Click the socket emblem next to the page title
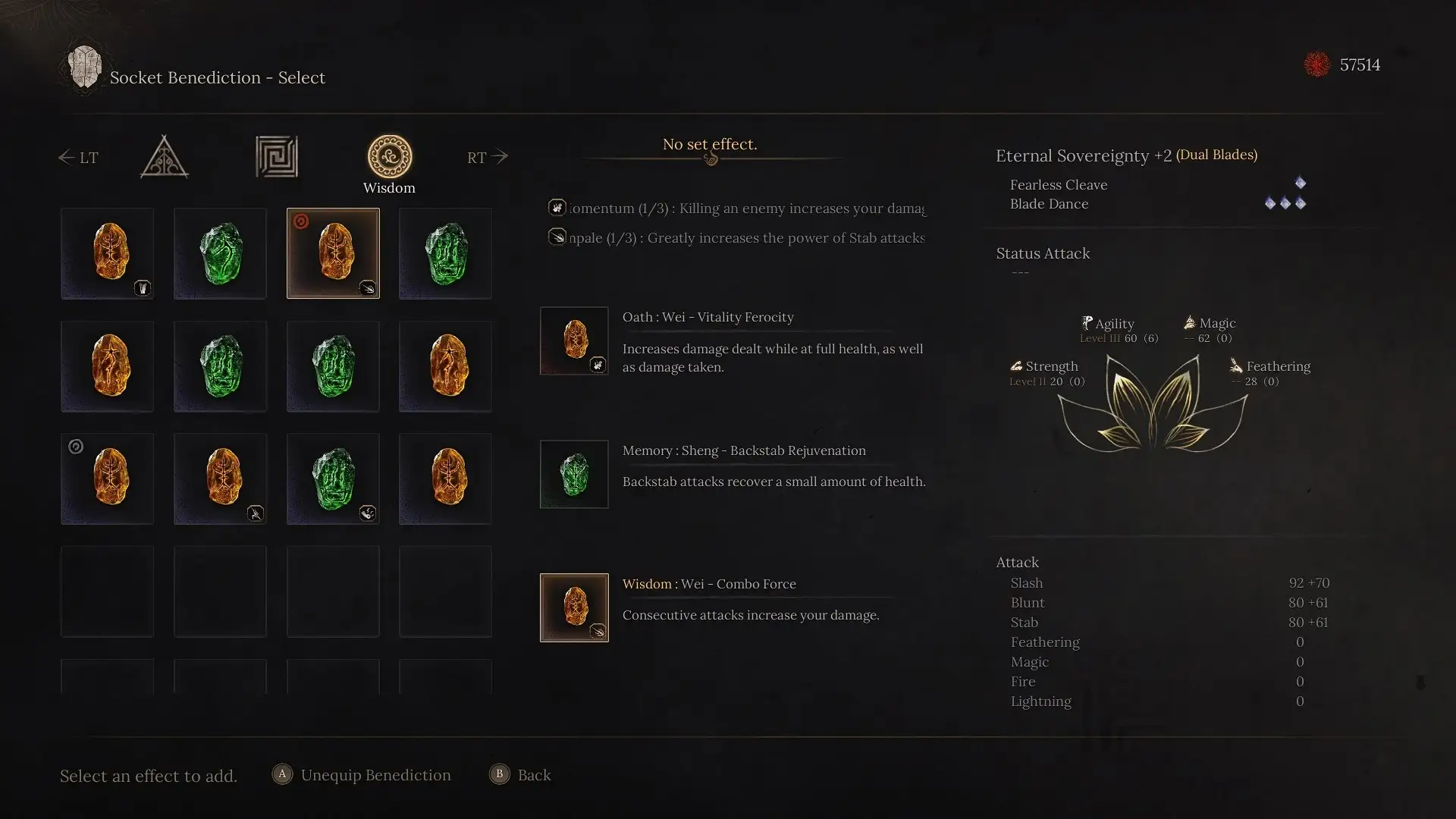Viewport: 1456px width, 819px height. point(84,67)
